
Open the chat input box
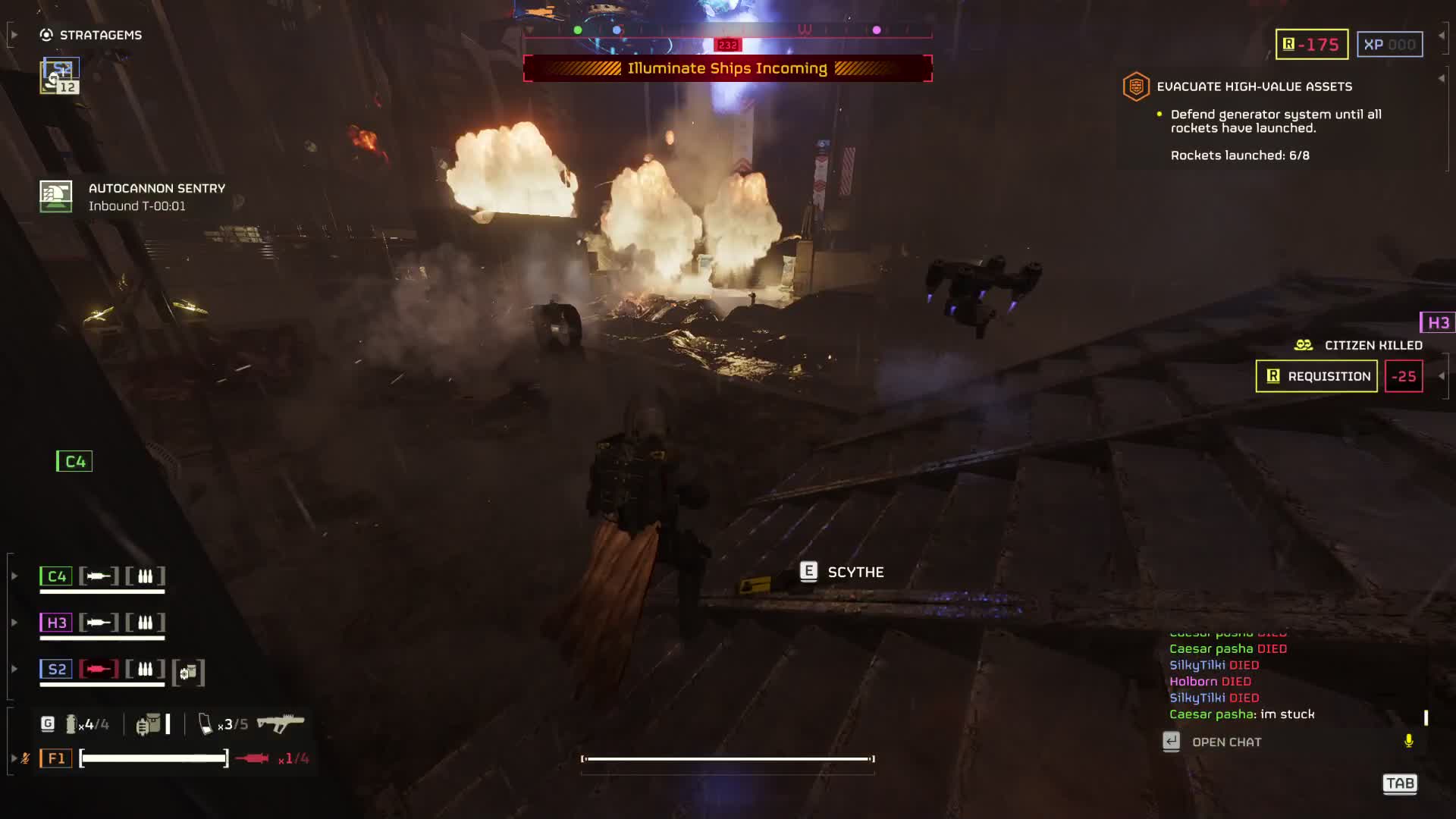1226,742
